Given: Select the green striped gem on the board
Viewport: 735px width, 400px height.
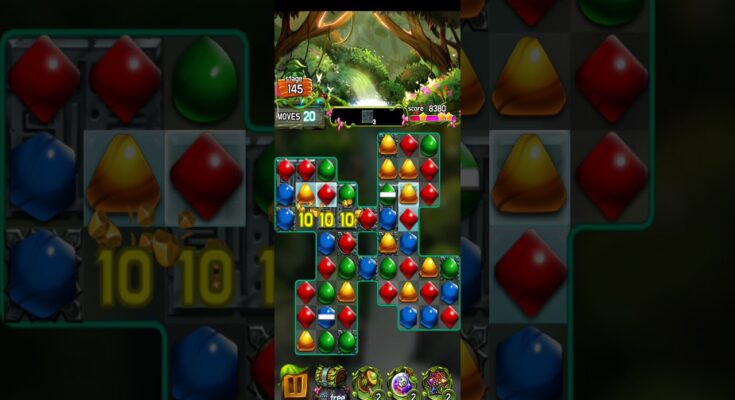Looking at the screenshot, I should [x=388, y=193].
